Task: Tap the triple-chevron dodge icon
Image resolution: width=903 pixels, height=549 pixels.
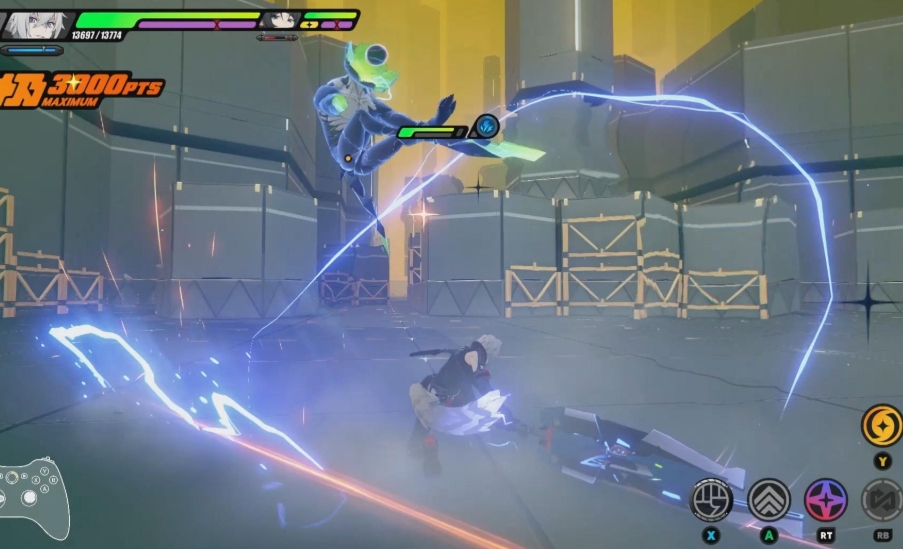Action: coord(768,500)
